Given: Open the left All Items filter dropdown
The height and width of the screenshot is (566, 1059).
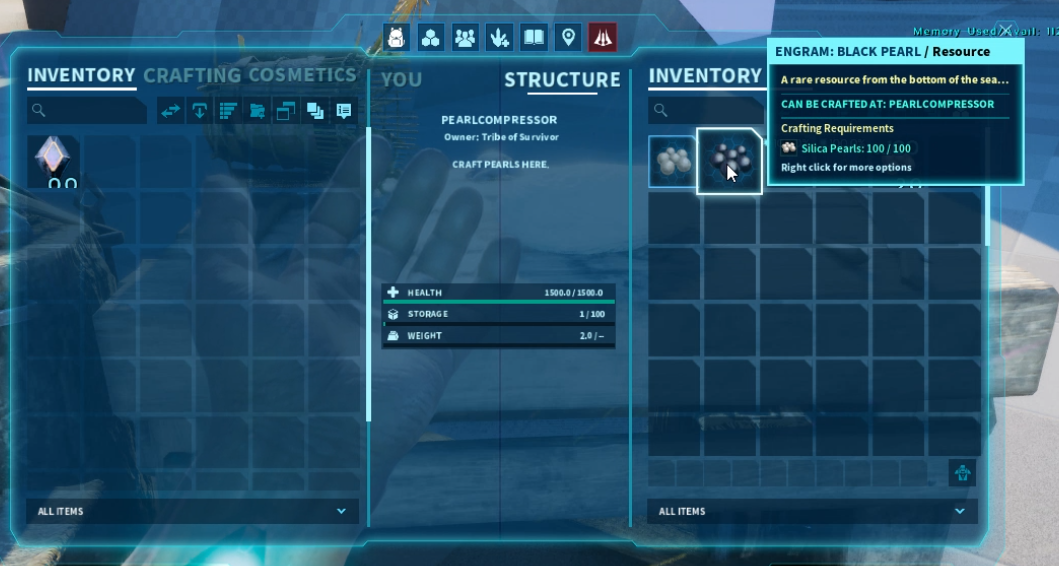Looking at the screenshot, I should click(192, 511).
